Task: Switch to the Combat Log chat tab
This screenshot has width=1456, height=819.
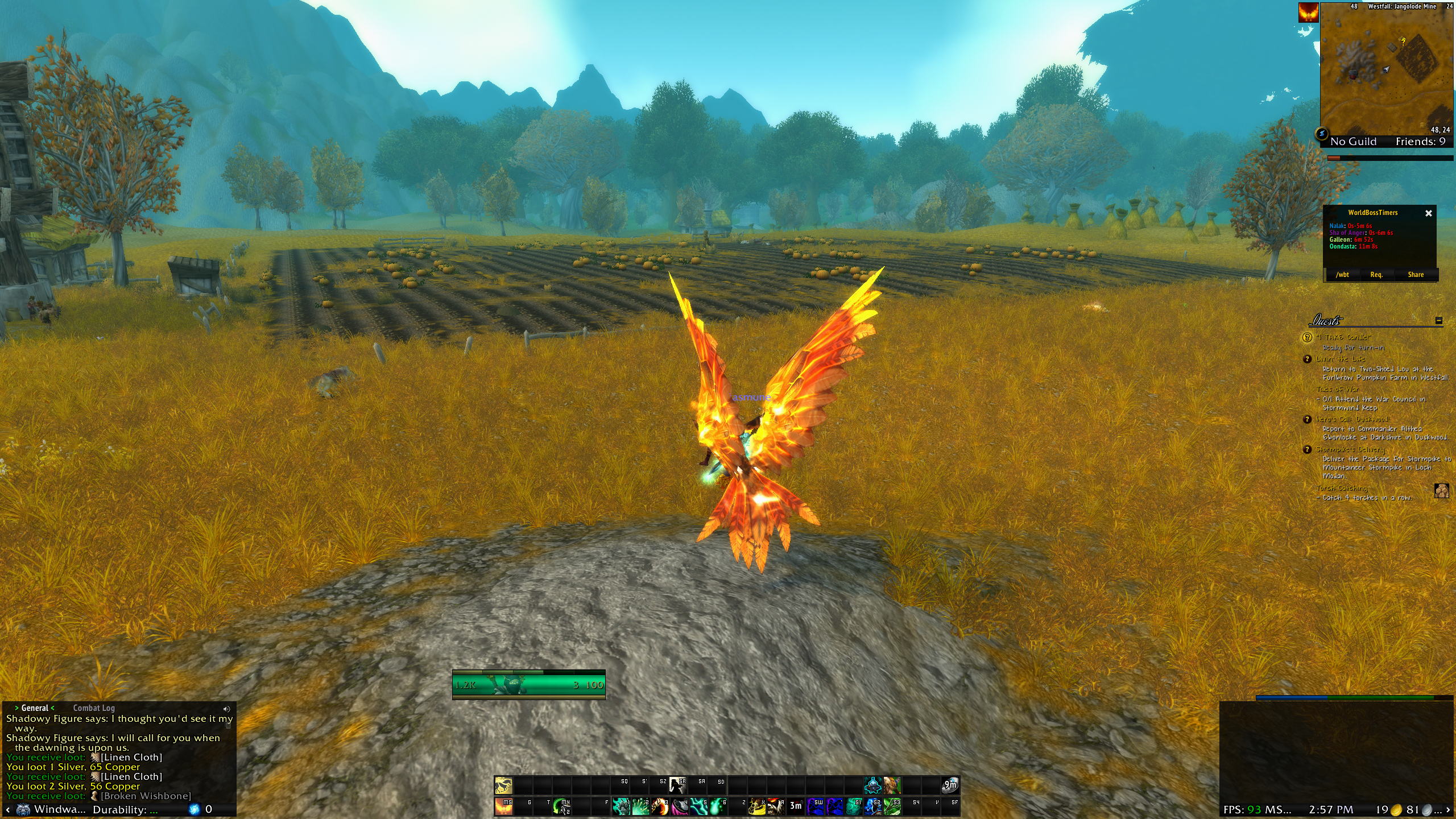Action: [94, 708]
